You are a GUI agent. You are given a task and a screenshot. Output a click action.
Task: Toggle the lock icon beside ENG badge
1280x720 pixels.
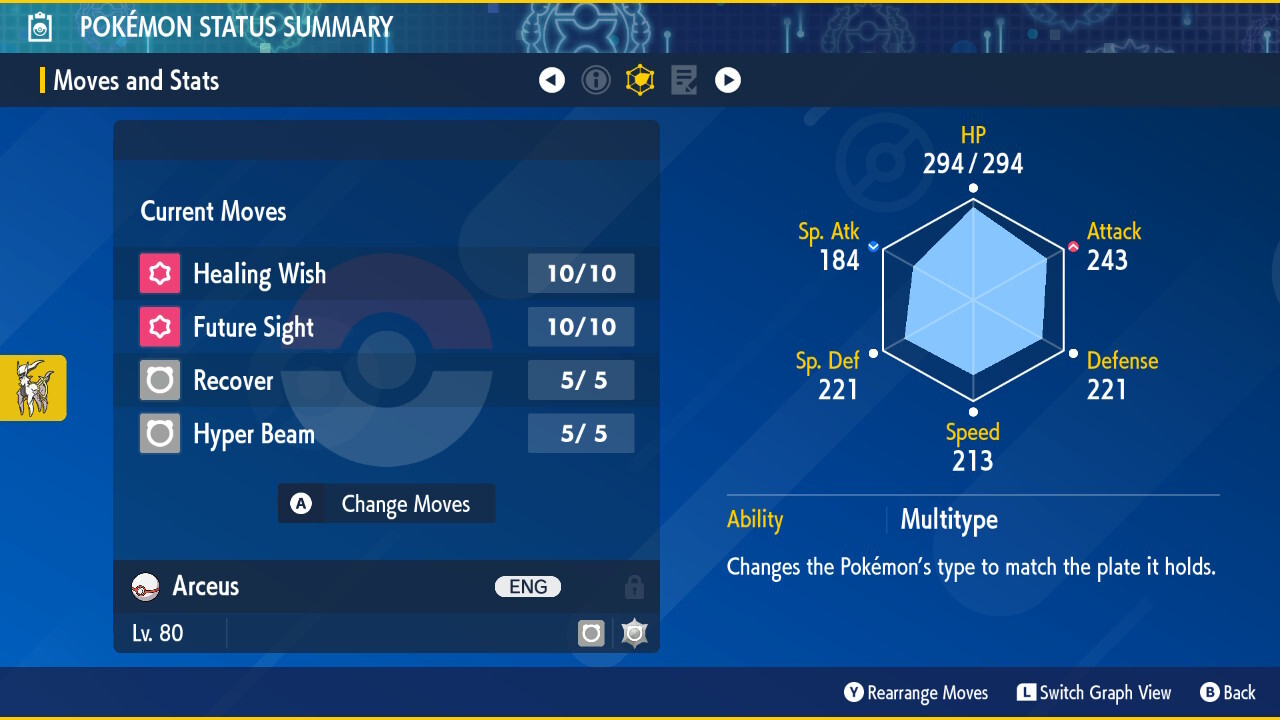tap(634, 587)
